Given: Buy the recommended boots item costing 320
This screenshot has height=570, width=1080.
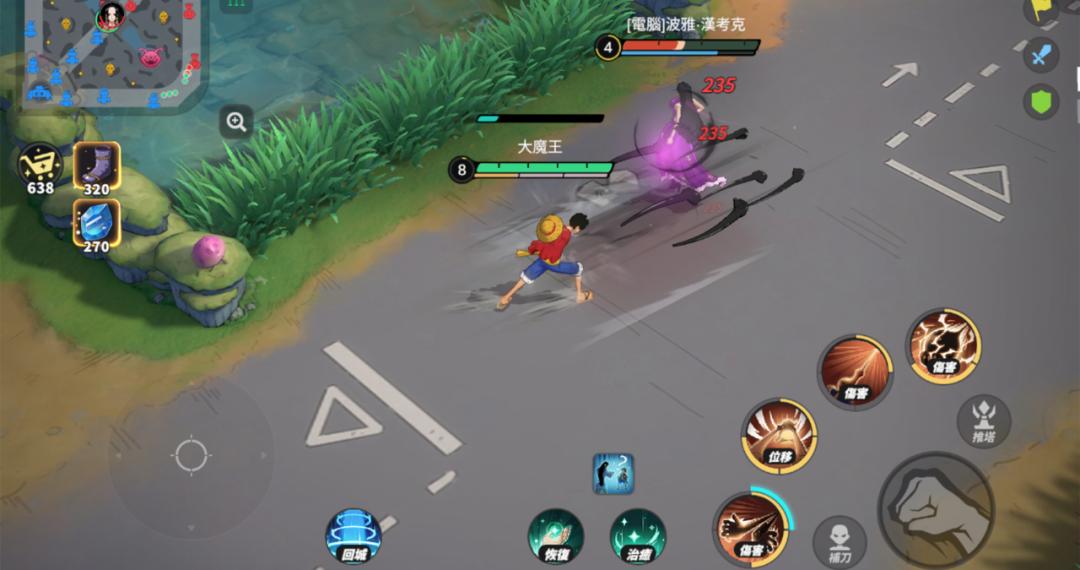Looking at the screenshot, I should coord(97,166).
